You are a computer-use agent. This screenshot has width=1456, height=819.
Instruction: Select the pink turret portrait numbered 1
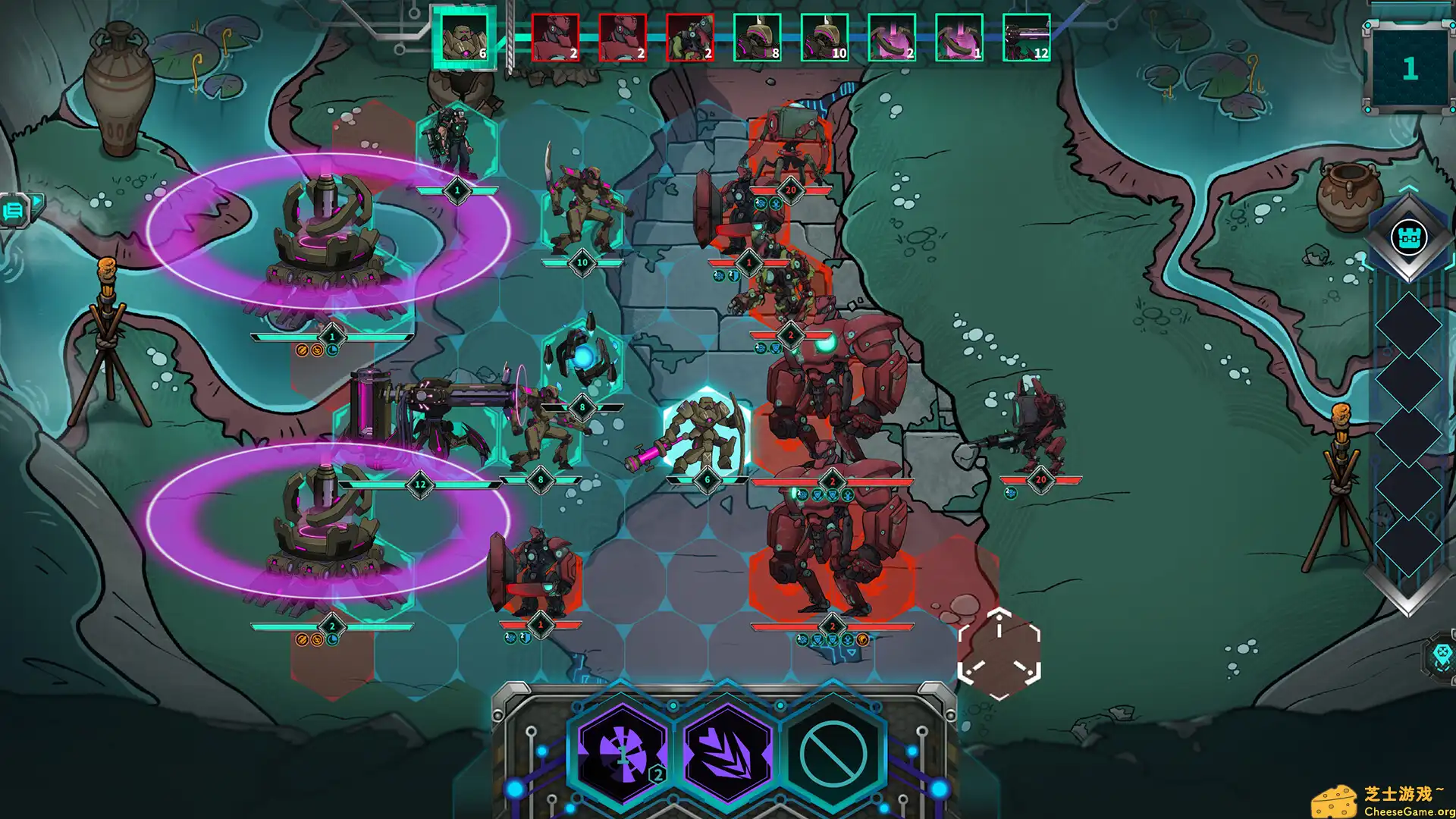point(959,37)
